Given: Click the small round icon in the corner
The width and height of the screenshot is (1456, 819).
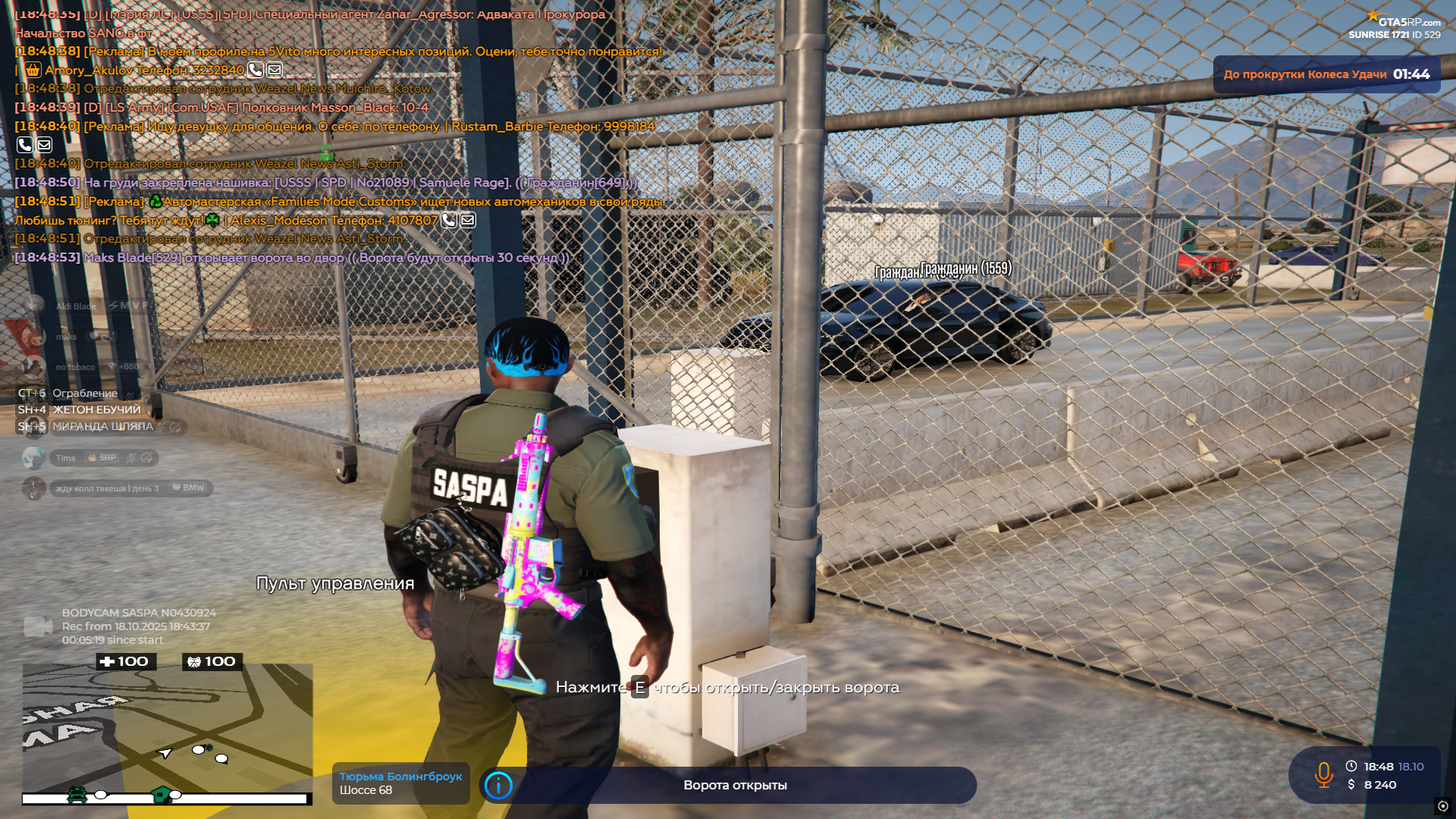Looking at the screenshot, I should tap(1442, 806).
